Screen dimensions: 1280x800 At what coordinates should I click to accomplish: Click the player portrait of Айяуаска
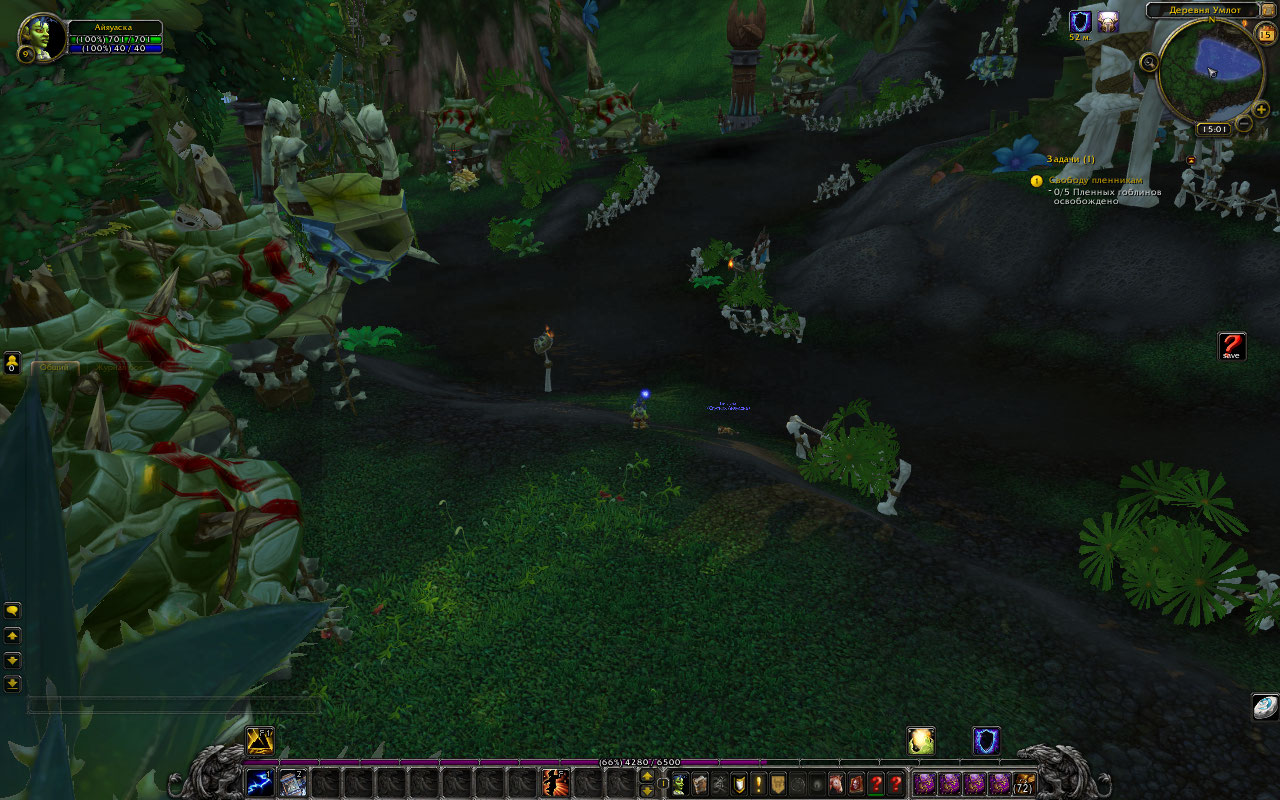point(42,36)
